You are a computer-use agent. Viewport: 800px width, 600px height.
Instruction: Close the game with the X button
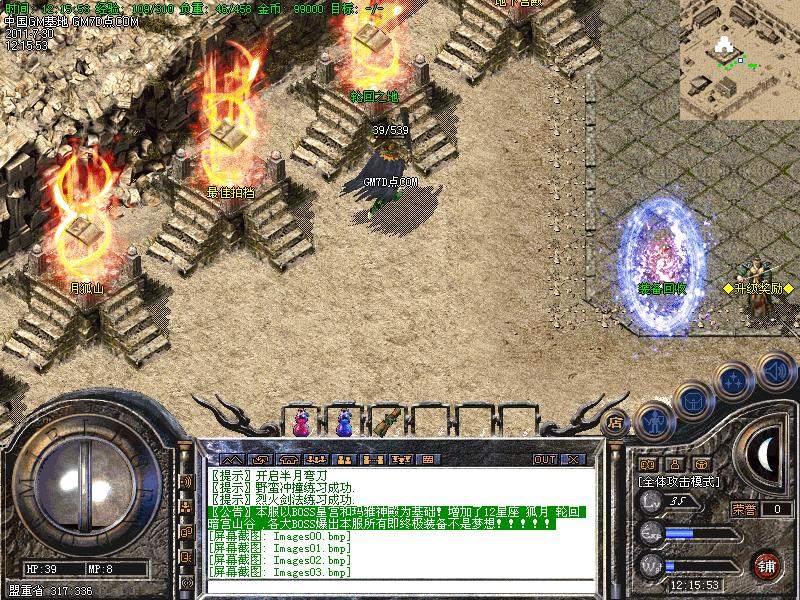pos(573,460)
